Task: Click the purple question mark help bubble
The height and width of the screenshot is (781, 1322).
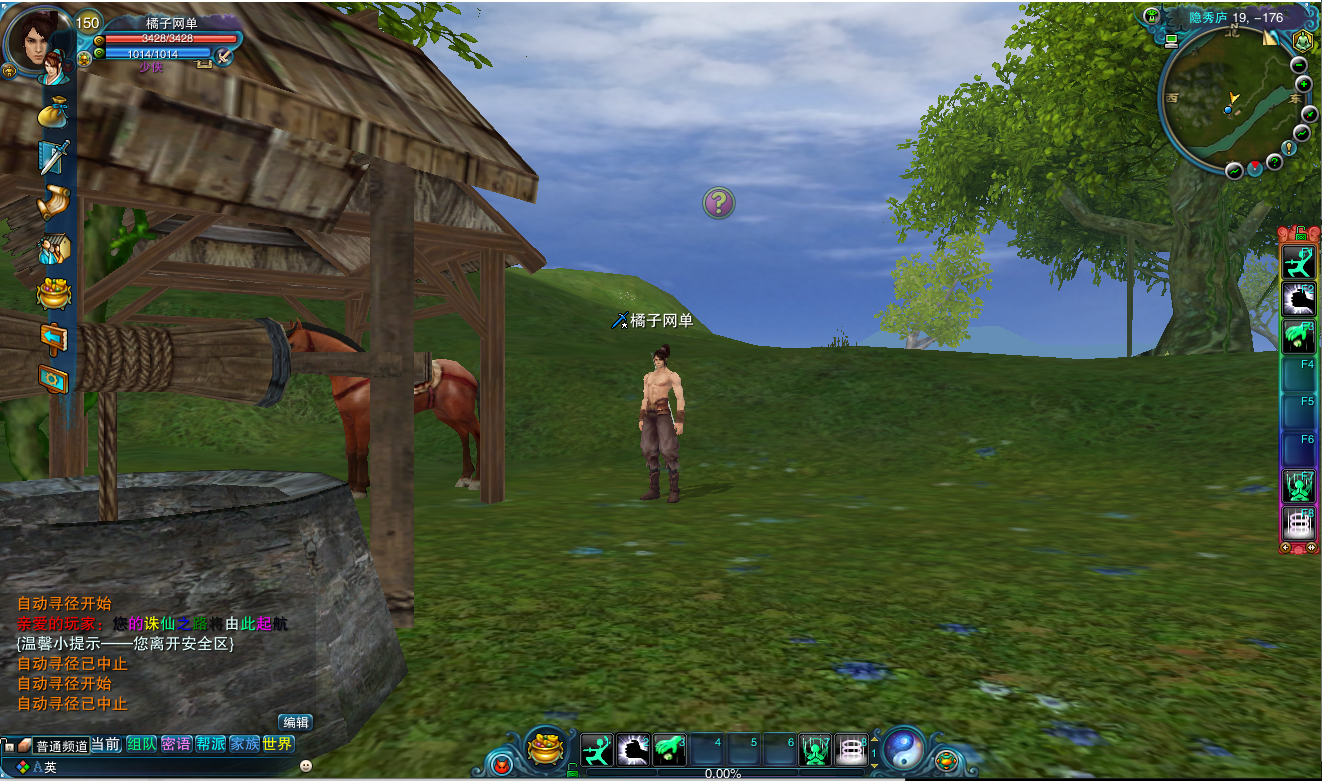Action: 718,203
